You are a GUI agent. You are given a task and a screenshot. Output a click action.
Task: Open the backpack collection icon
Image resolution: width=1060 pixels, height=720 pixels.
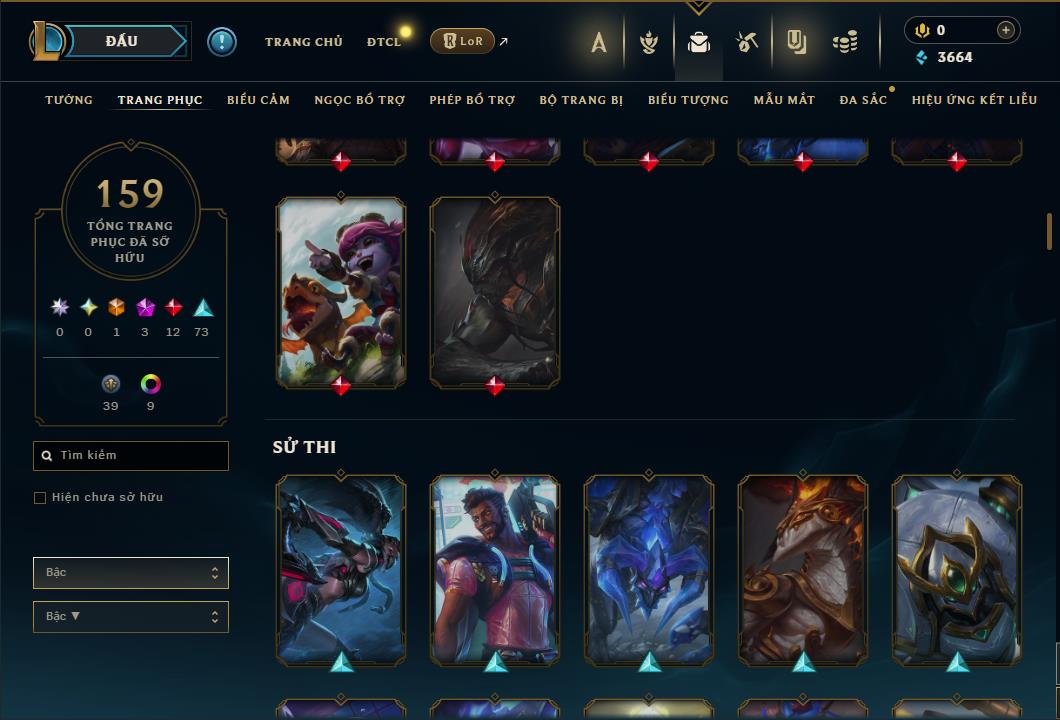[698, 42]
